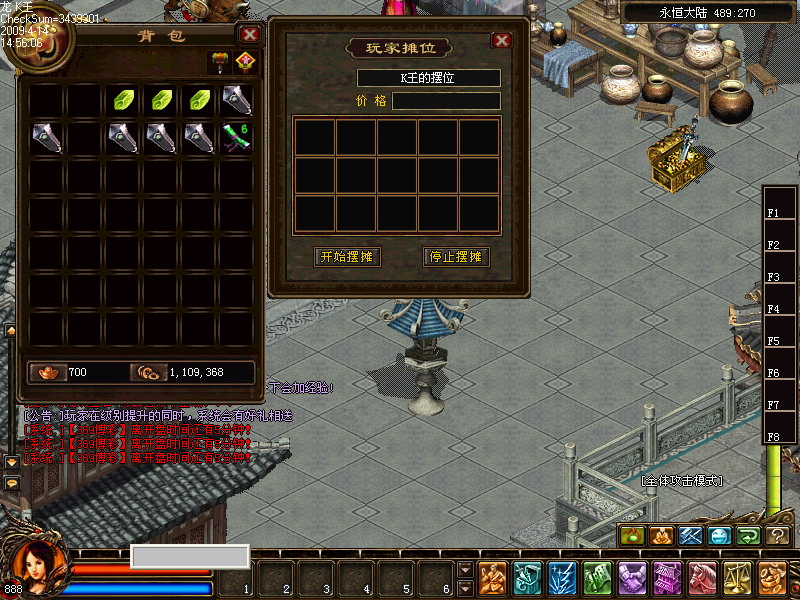
Task: Click the hammer icon in the backpack header
Action: click(219, 62)
